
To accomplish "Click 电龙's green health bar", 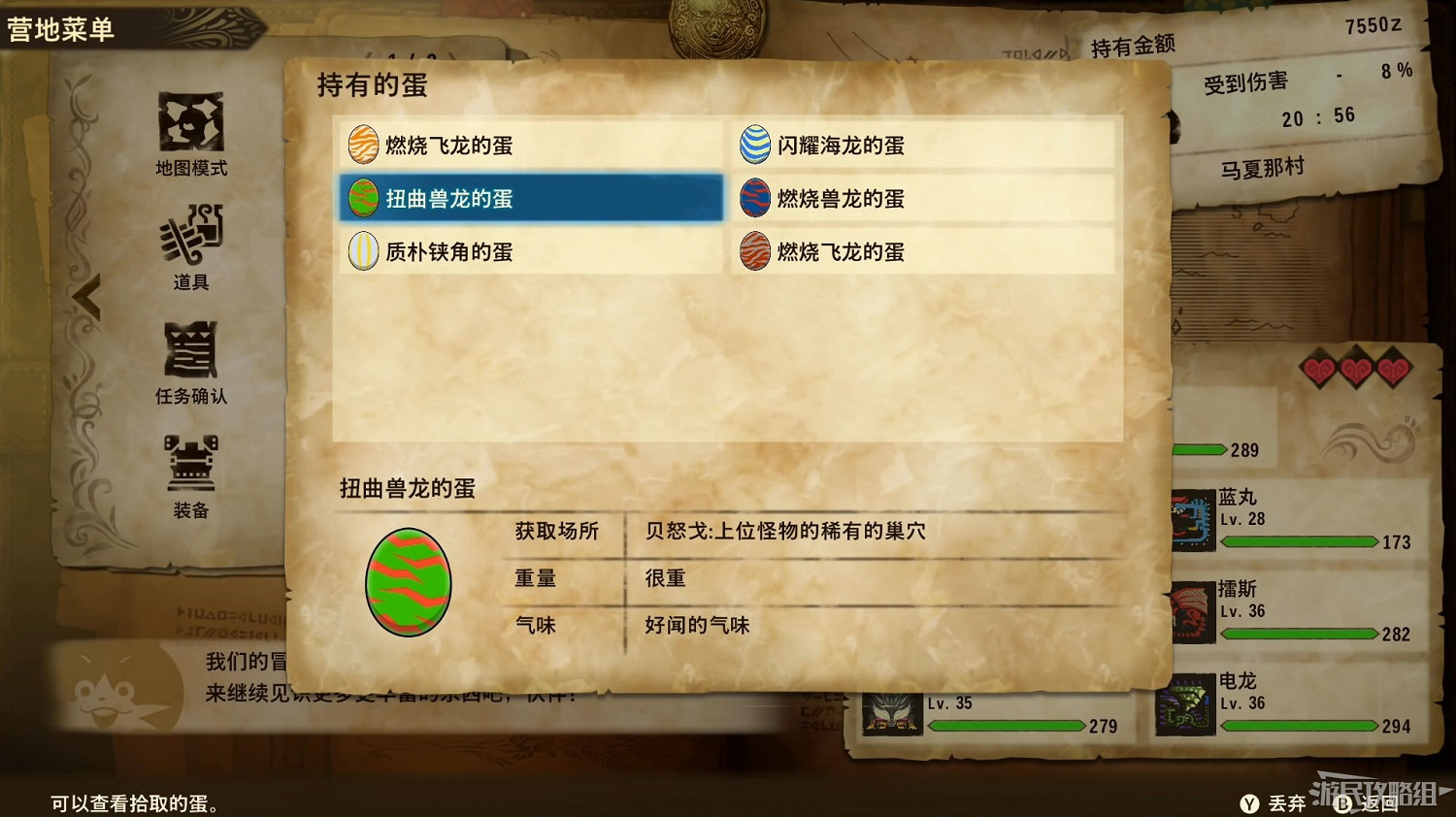I will (1301, 725).
